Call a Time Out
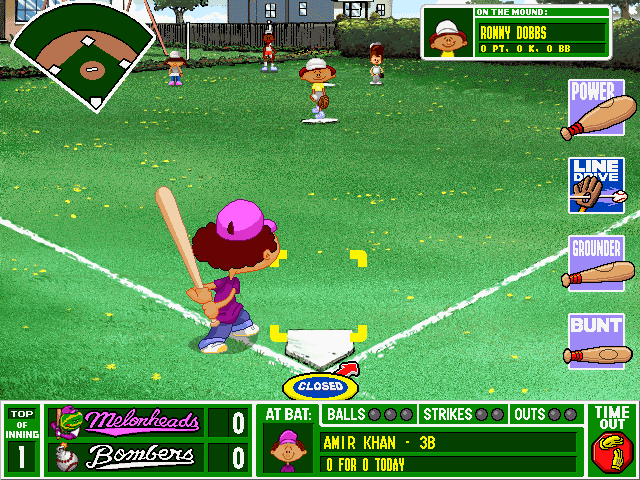 (612, 439)
